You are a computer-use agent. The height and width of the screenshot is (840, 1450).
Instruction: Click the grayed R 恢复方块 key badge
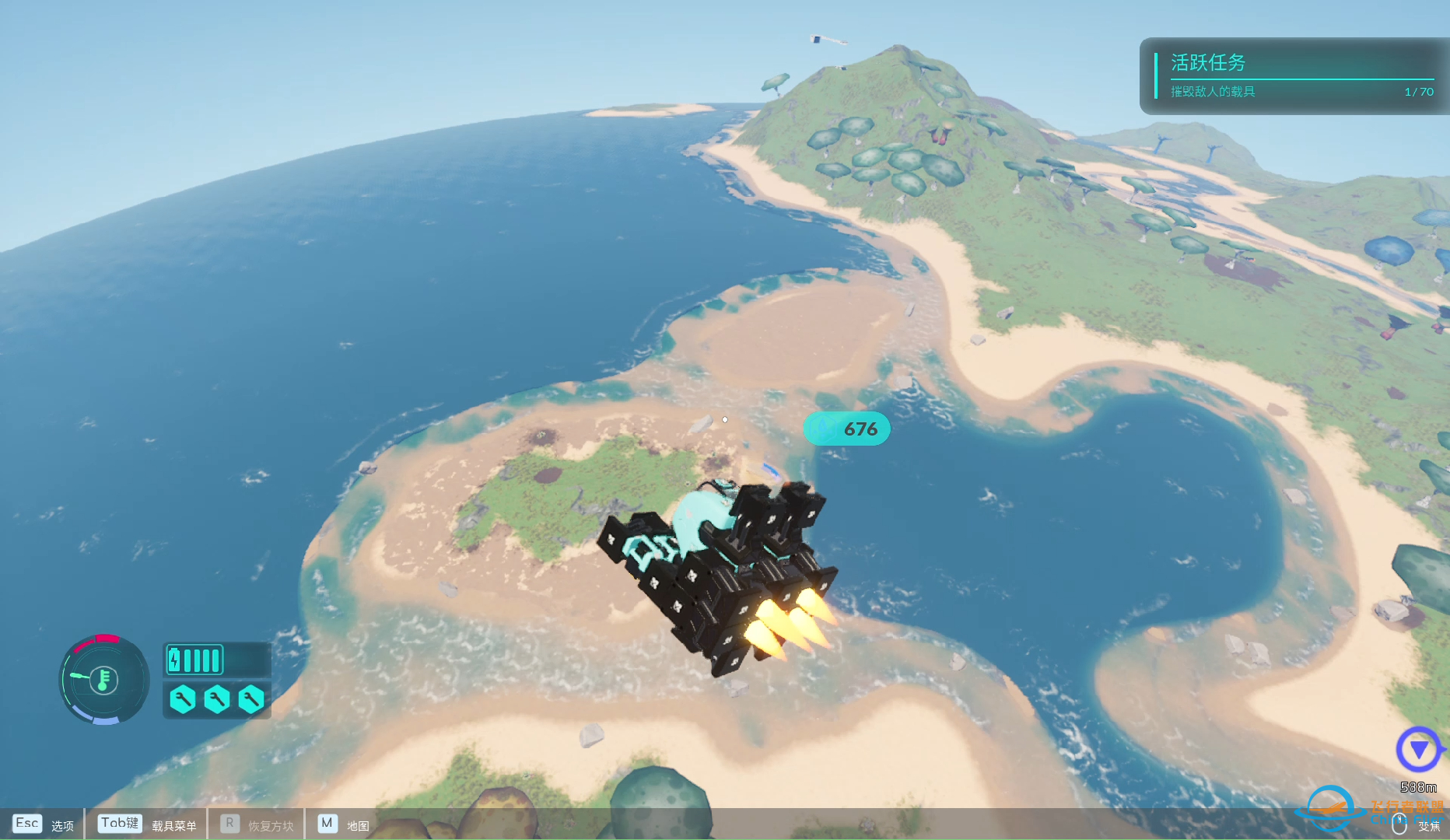coord(228,823)
